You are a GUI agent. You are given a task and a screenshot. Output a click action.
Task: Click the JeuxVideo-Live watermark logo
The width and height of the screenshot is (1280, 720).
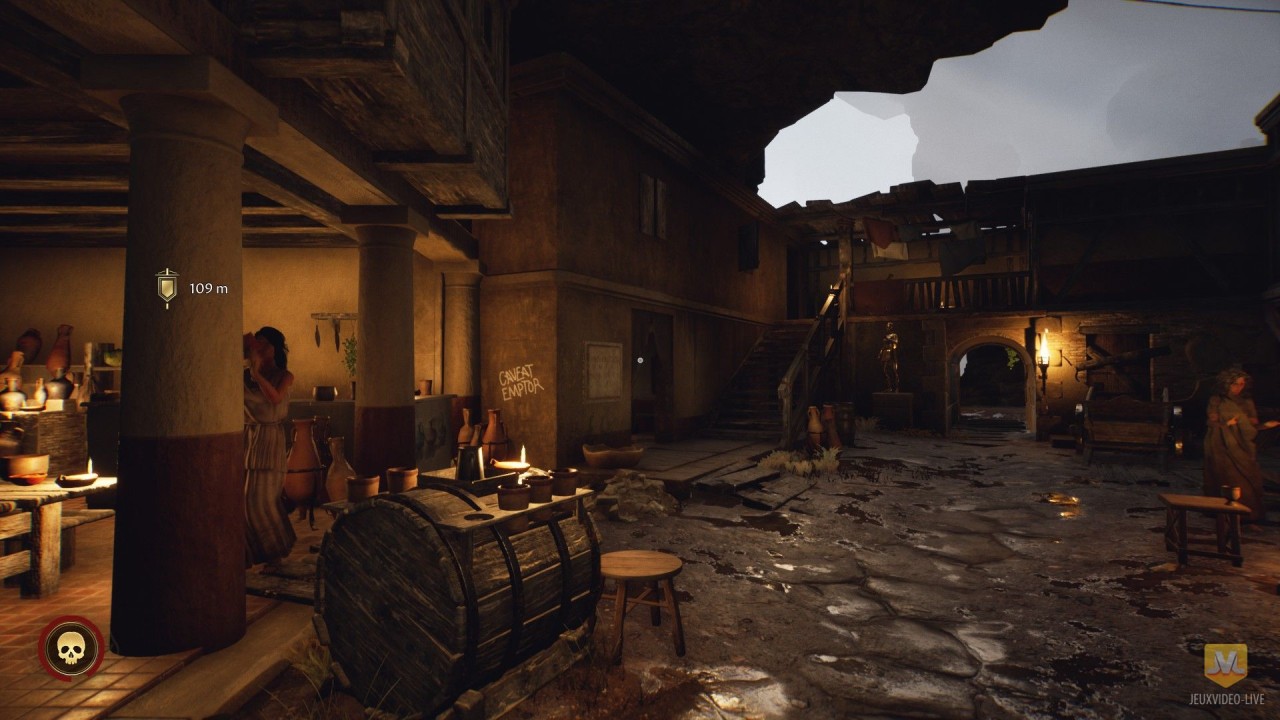coord(1225,665)
